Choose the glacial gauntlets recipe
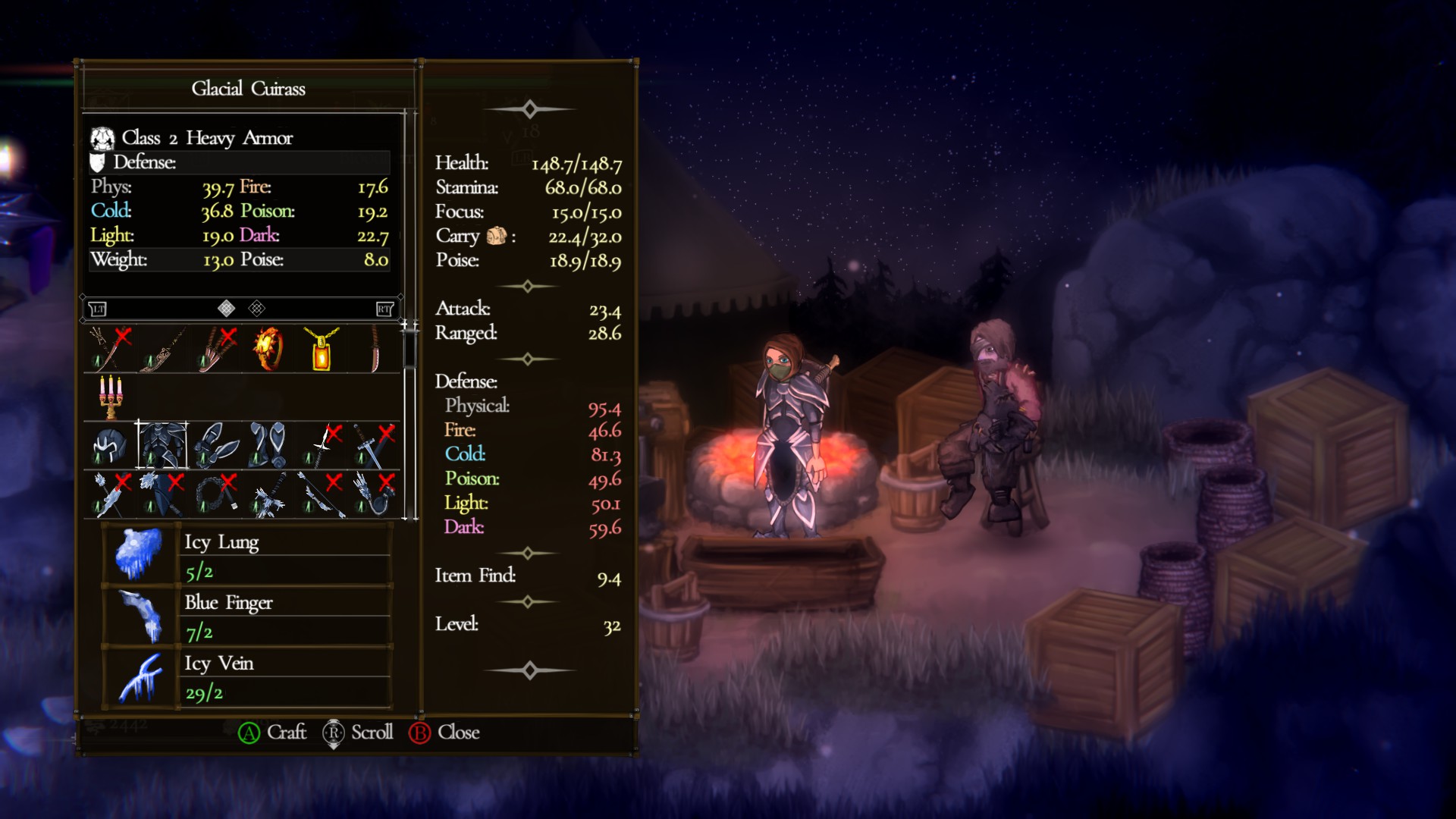The image size is (1456, 819). [x=215, y=445]
